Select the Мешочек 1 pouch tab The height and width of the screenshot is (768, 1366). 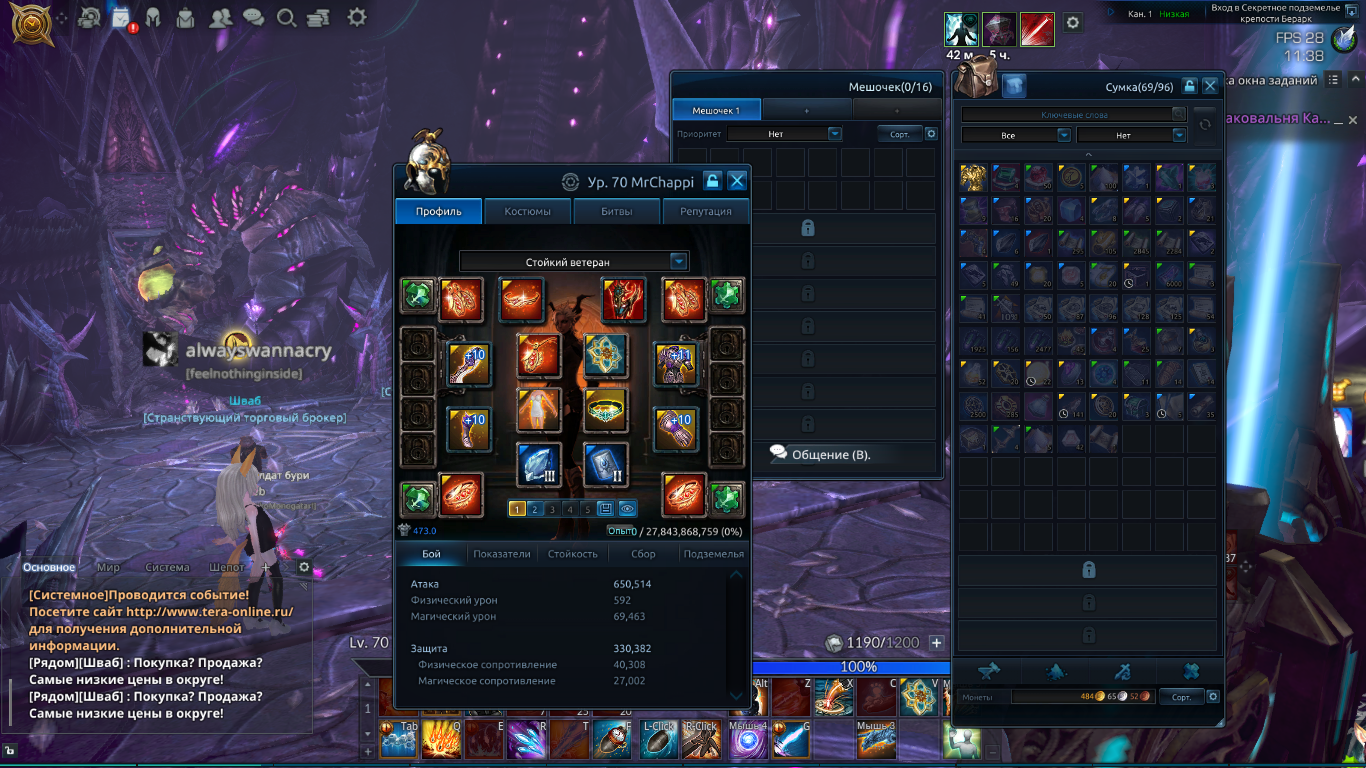716,110
